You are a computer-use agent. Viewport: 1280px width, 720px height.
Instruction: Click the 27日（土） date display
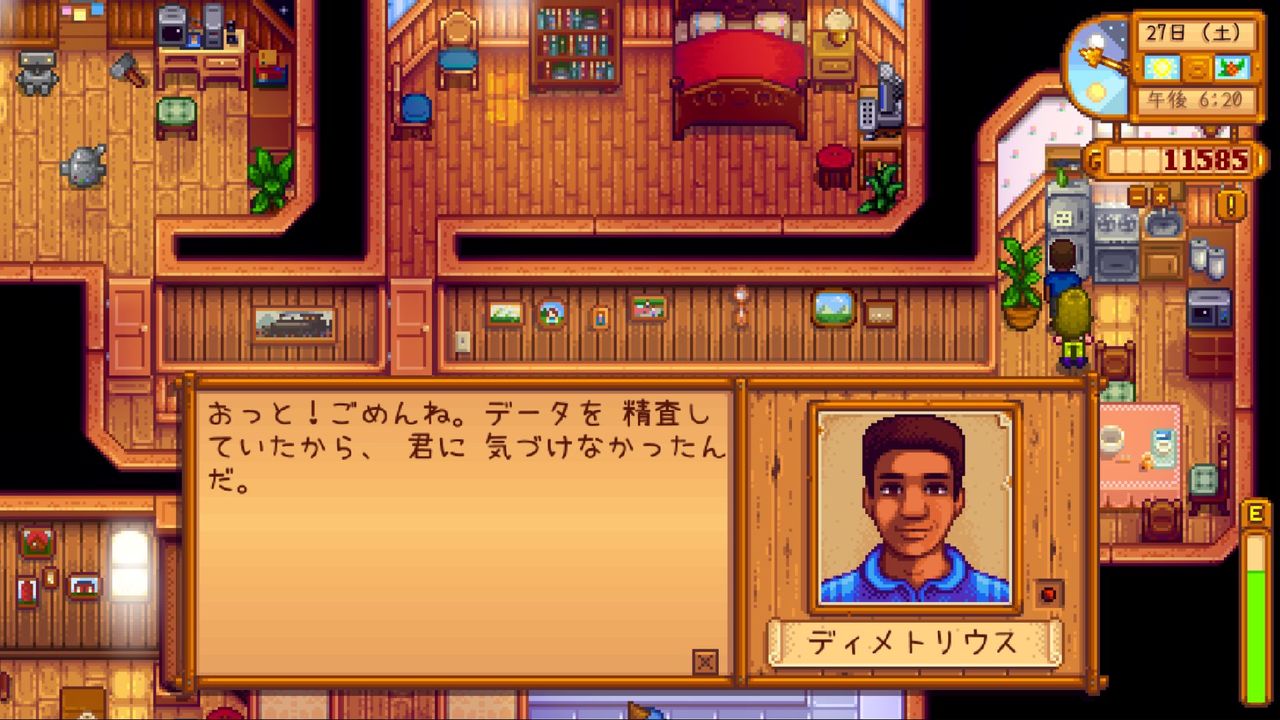coord(1194,31)
